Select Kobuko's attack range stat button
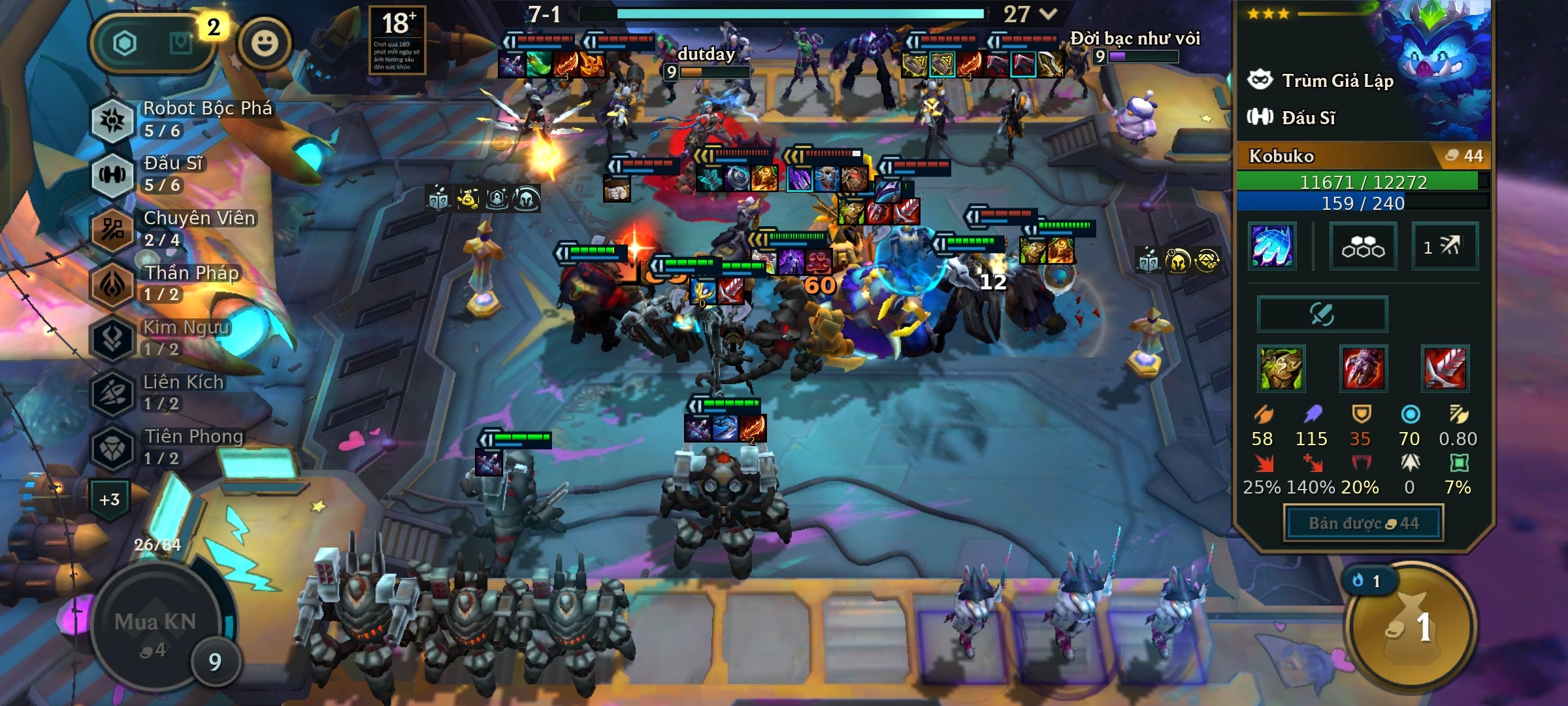The image size is (1568, 706). point(1445,246)
